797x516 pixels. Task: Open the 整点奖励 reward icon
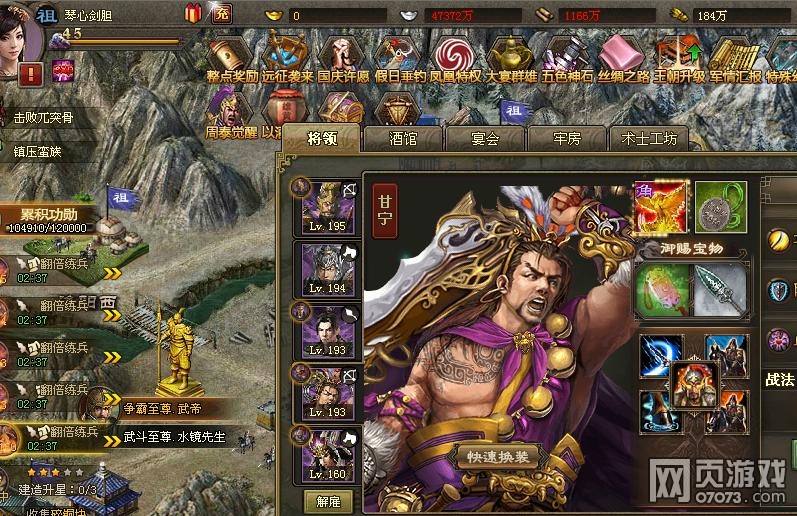[x=231, y=56]
